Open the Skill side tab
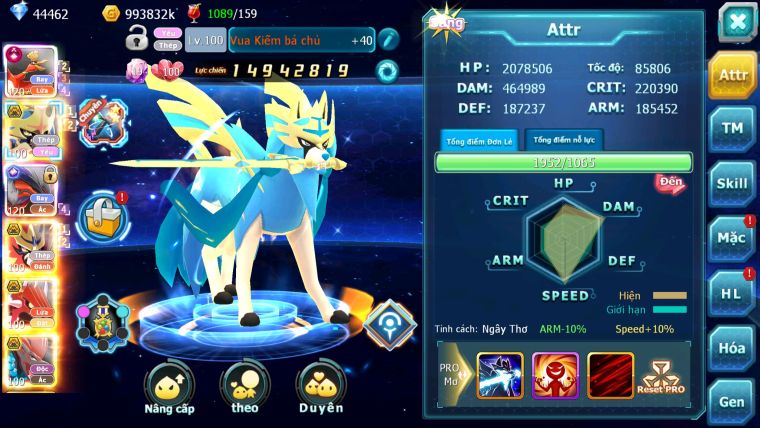This screenshot has width=760, height=428. 733,183
